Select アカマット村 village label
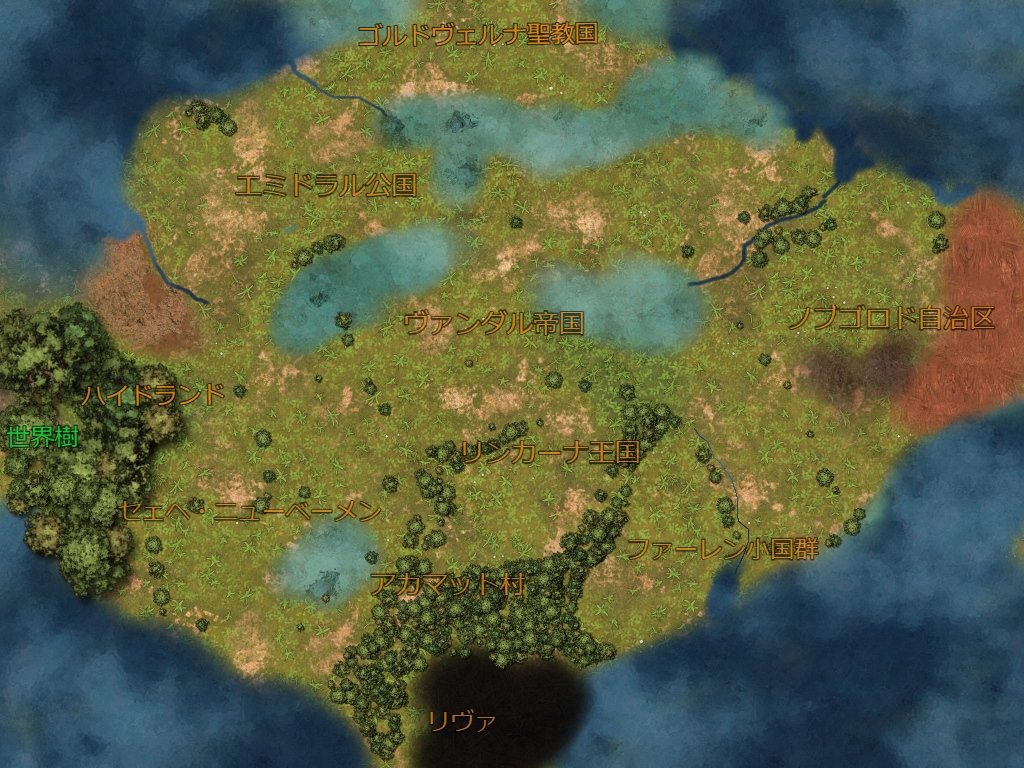The width and height of the screenshot is (1024, 768). click(x=447, y=584)
